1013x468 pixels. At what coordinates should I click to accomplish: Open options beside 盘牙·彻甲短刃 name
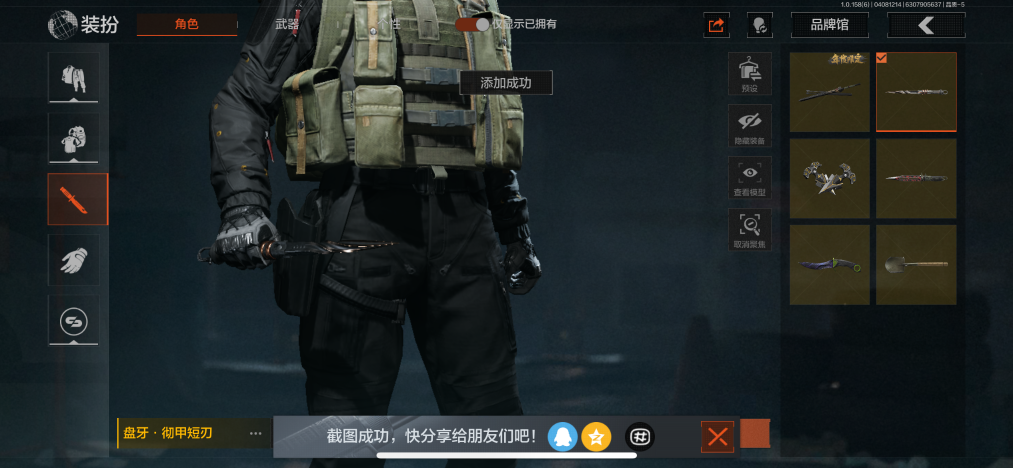pos(256,434)
